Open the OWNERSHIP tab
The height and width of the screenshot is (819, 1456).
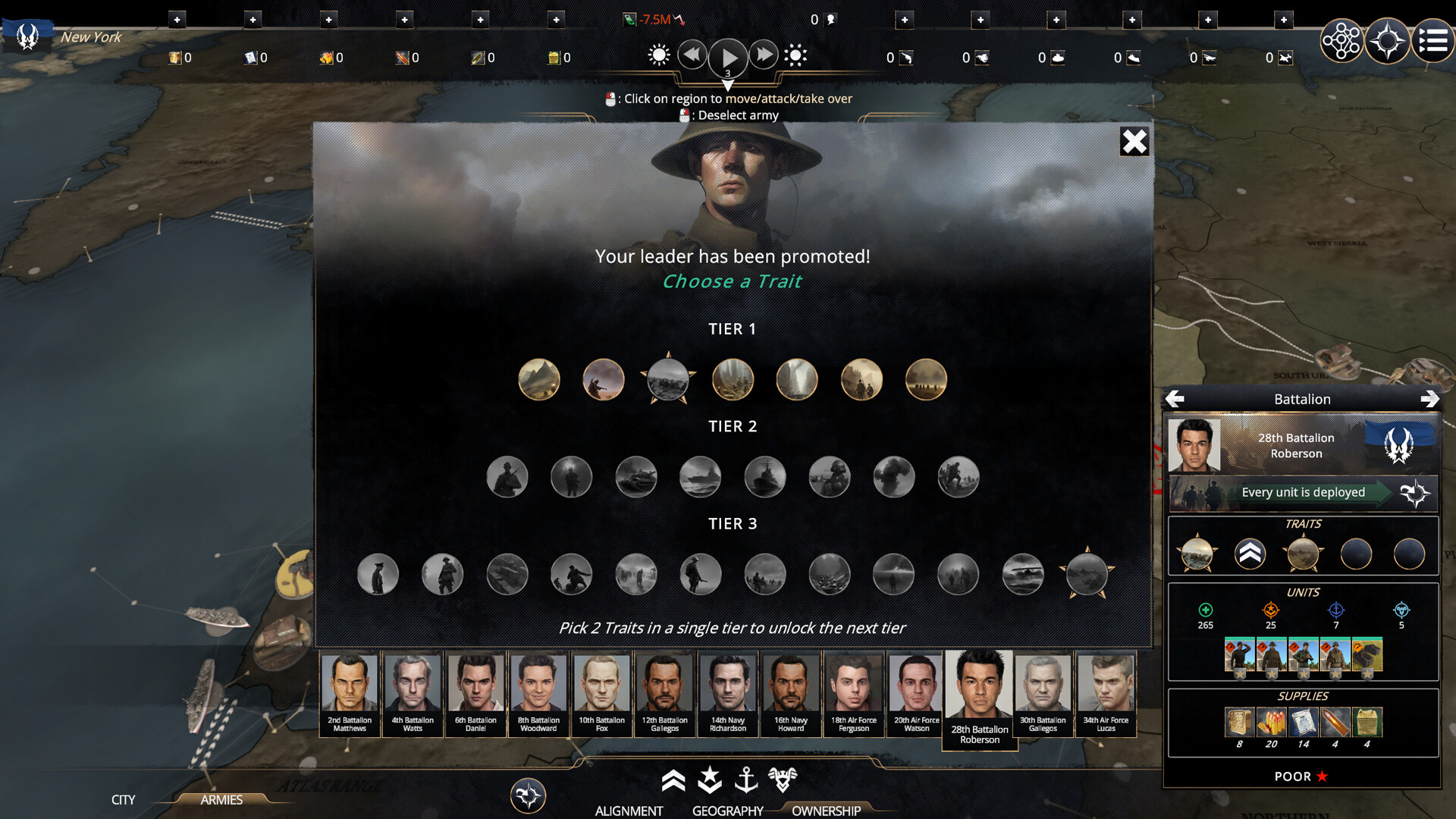tap(825, 811)
